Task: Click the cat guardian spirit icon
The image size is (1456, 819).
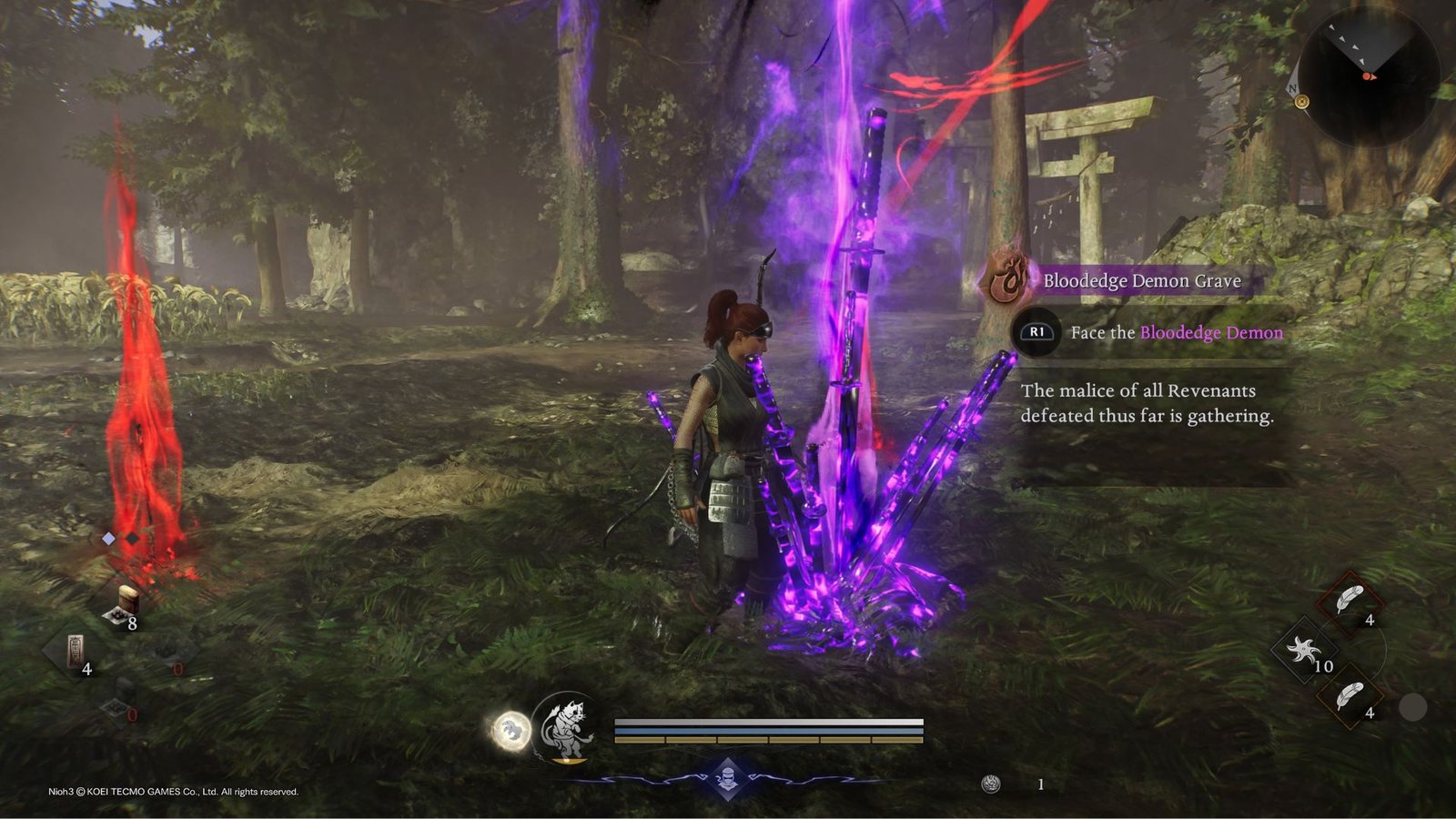Action: click(x=567, y=727)
